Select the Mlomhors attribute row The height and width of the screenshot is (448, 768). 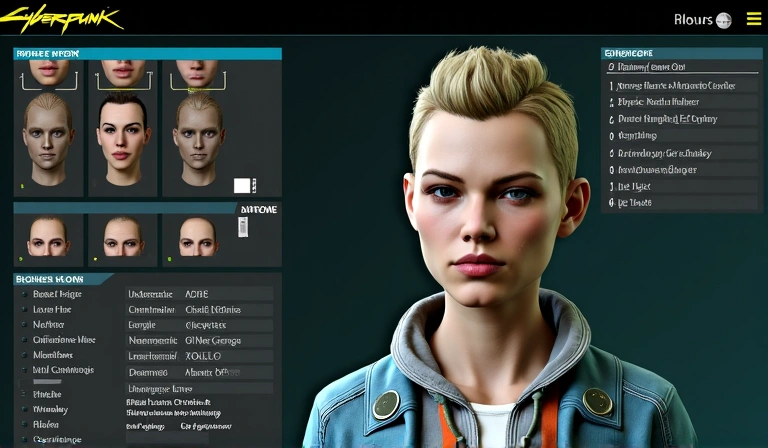53,355
